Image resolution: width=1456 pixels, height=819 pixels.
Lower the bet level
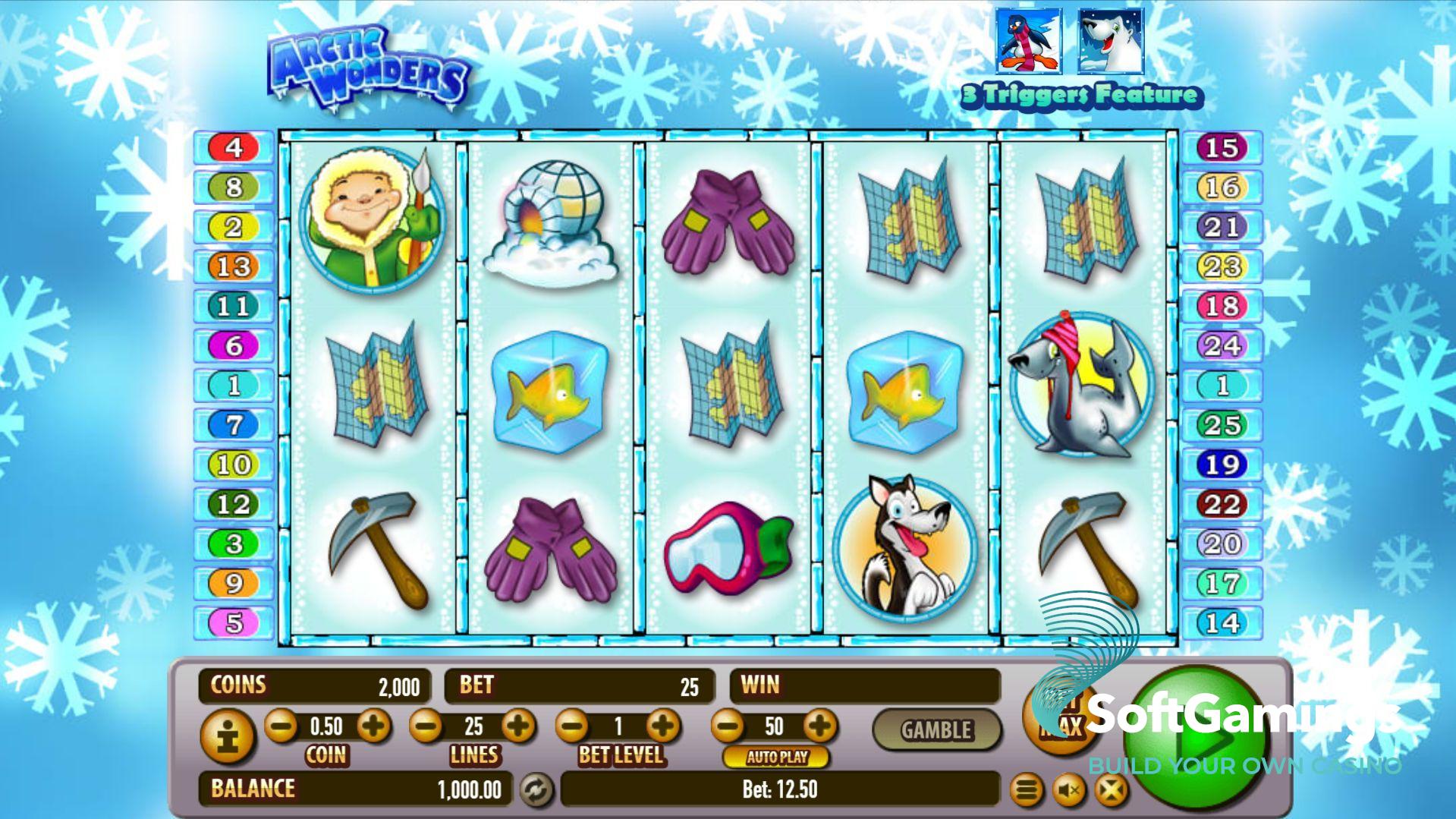(572, 726)
